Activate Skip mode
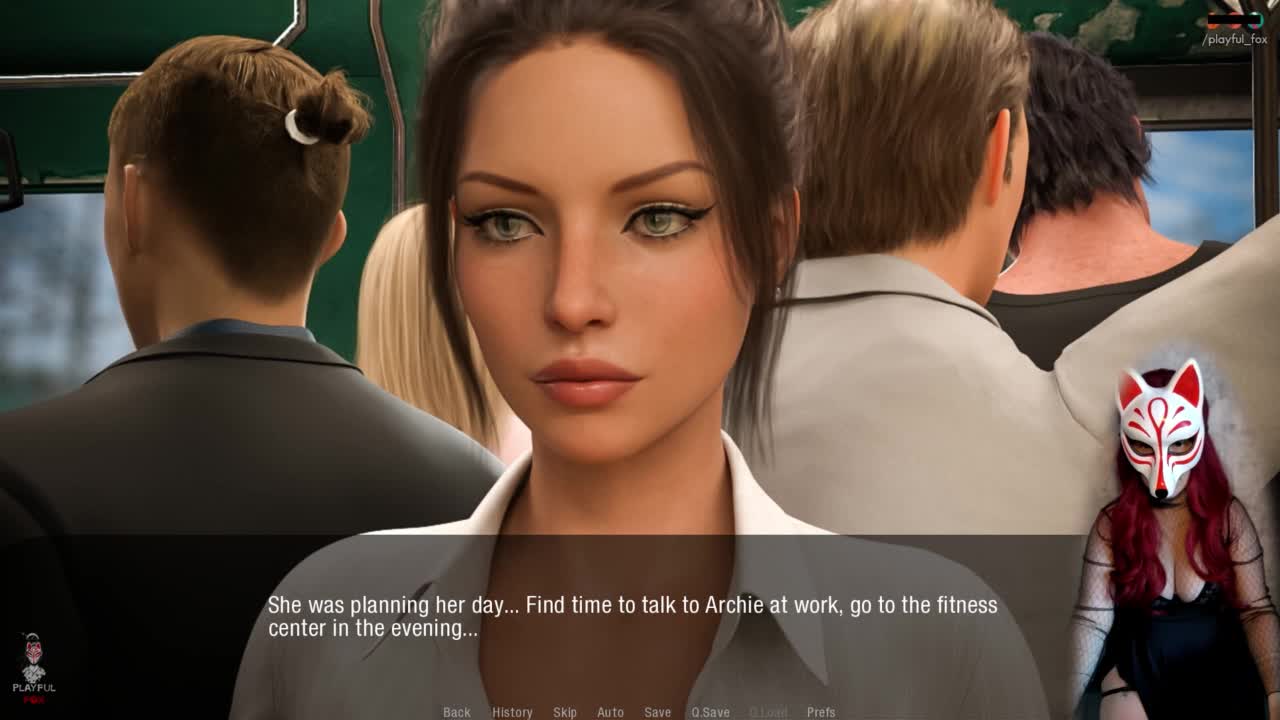 point(565,712)
